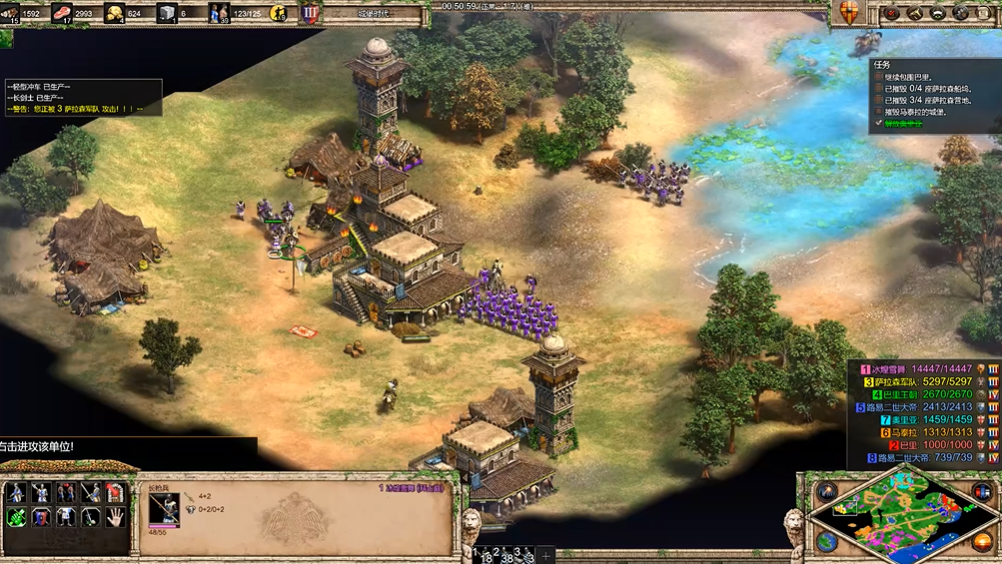The height and width of the screenshot is (564, 1002).
Task: Toggle the minimap player colors button
Action: pos(981,492)
